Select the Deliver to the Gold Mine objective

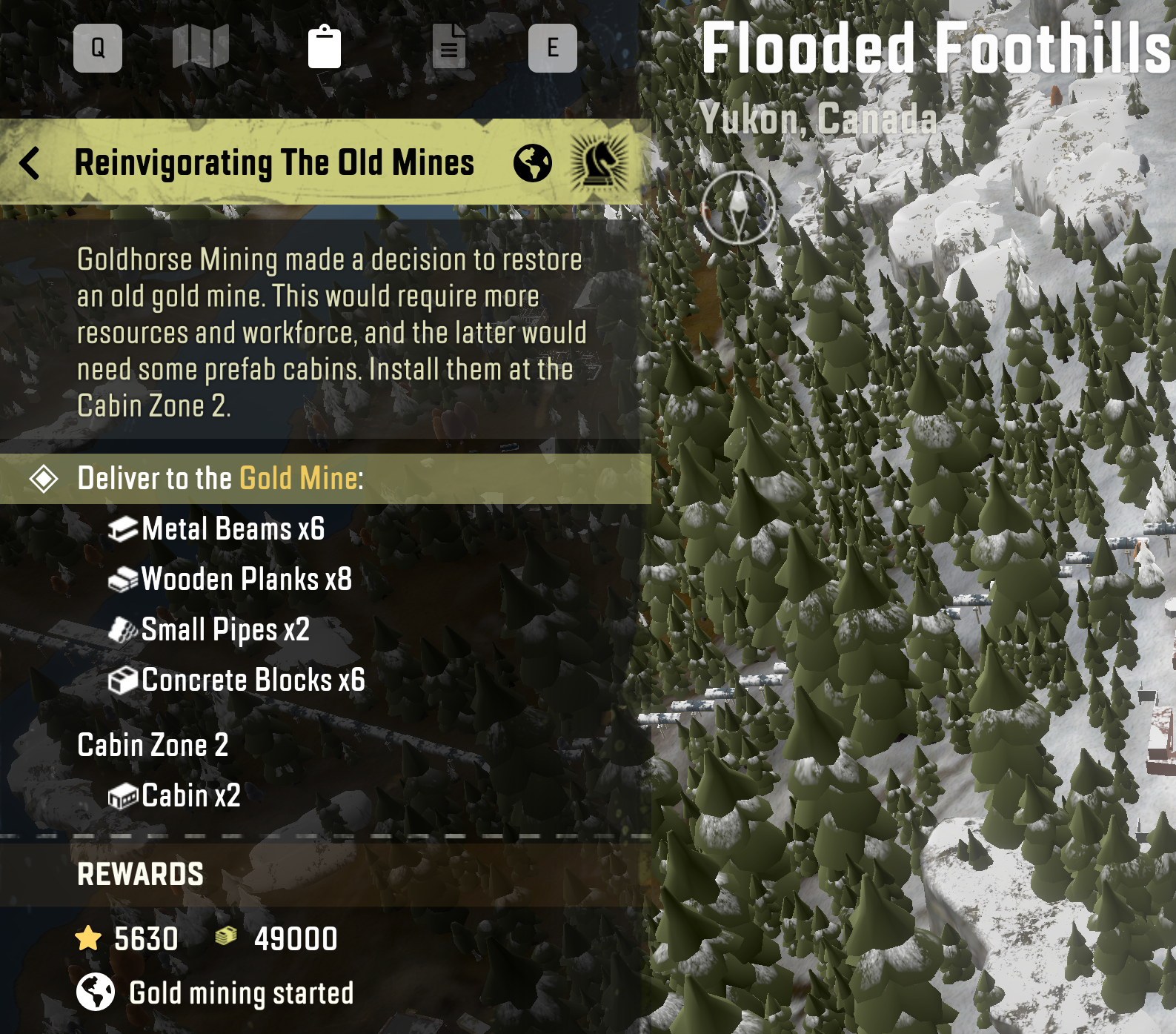pos(221,479)
